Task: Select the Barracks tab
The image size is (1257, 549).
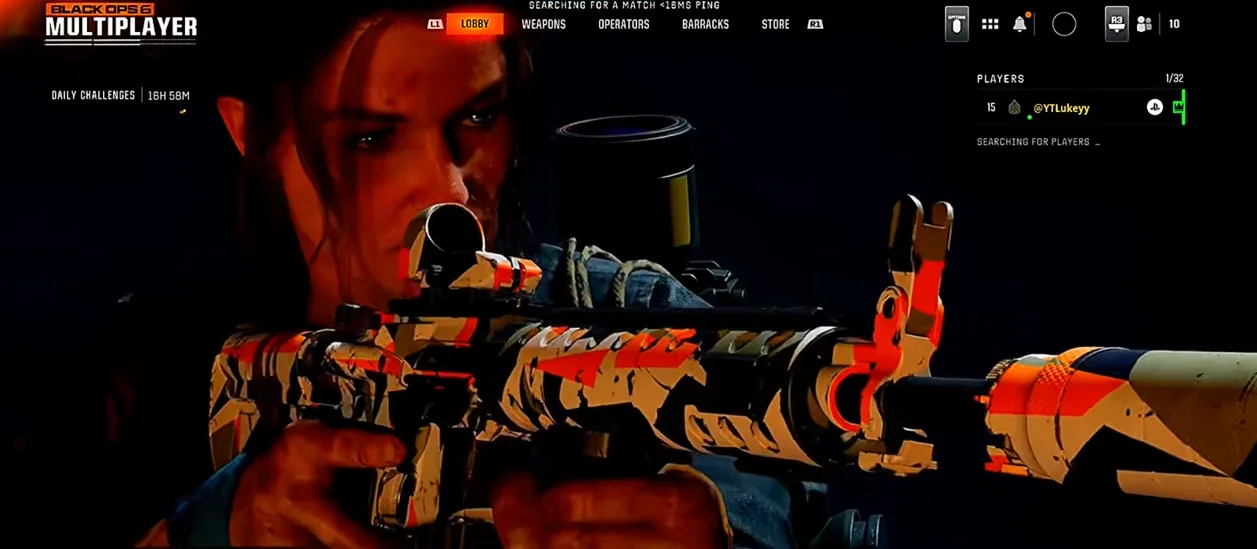Action: coord(705,24)
